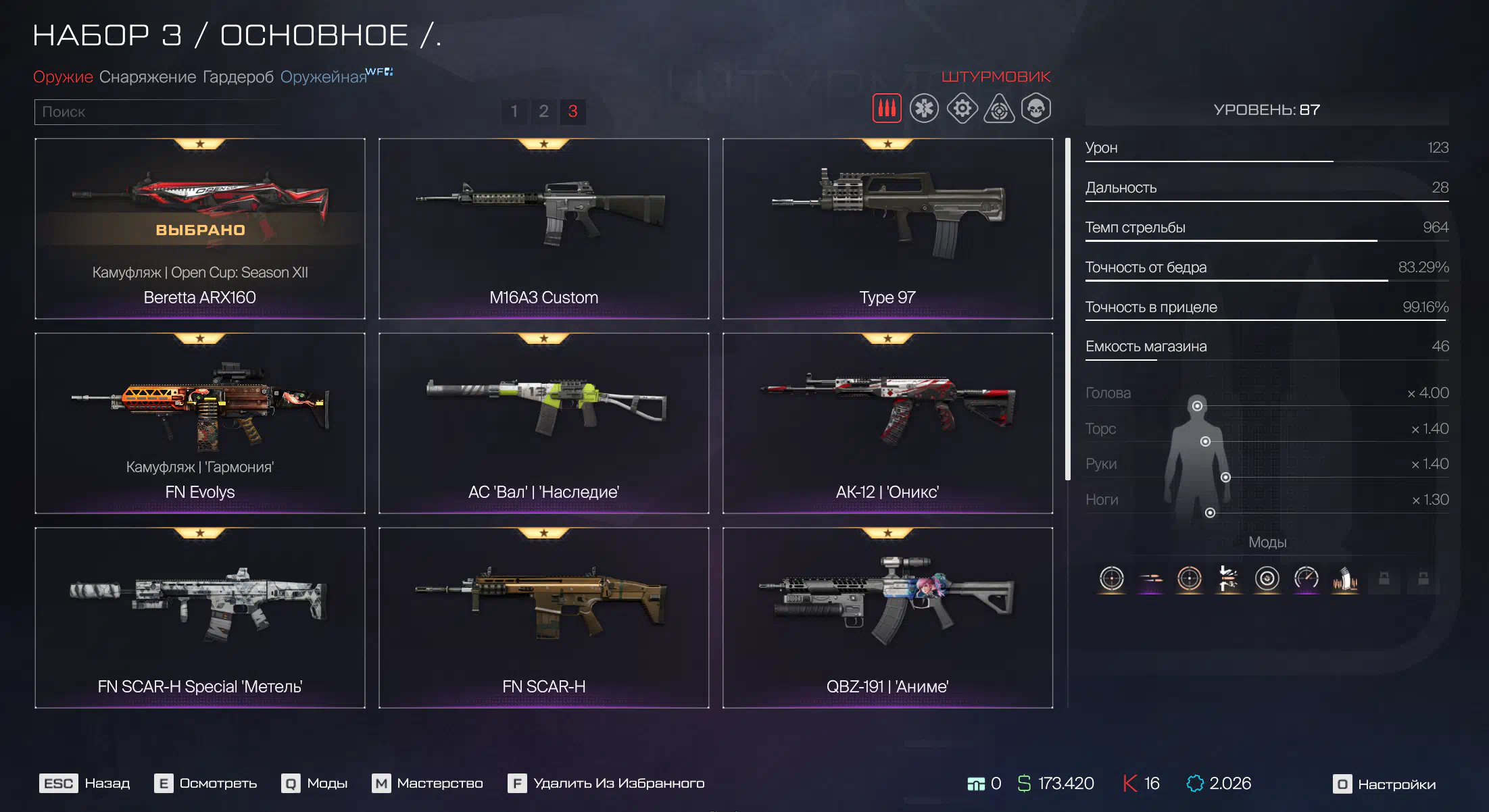The image size is (1489, 812).
Task: Switch to loadout set 2
Action: pos(543,111)
